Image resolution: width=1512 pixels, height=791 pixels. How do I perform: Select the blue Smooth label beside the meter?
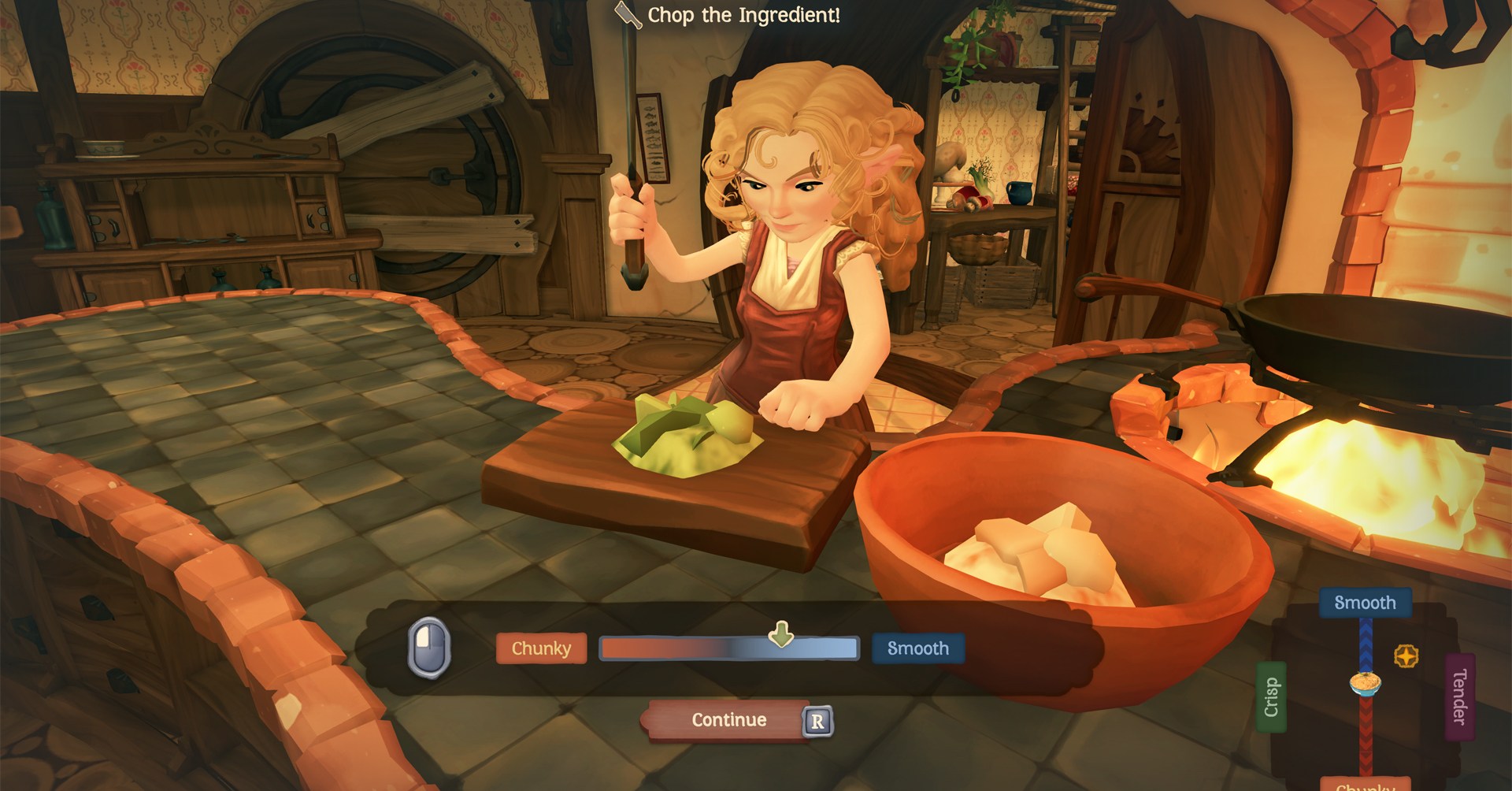[x=917, y=648]
